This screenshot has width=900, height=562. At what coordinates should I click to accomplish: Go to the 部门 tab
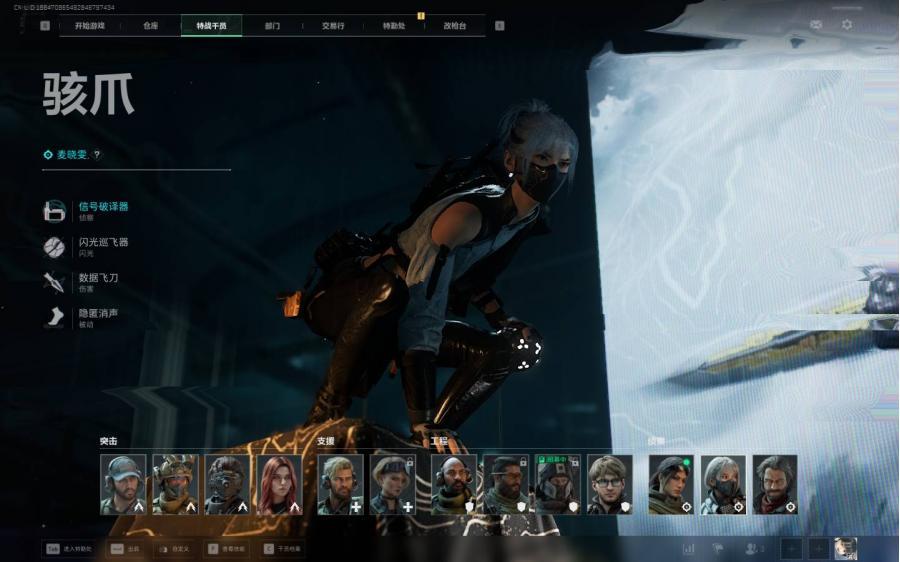point(272,26)
